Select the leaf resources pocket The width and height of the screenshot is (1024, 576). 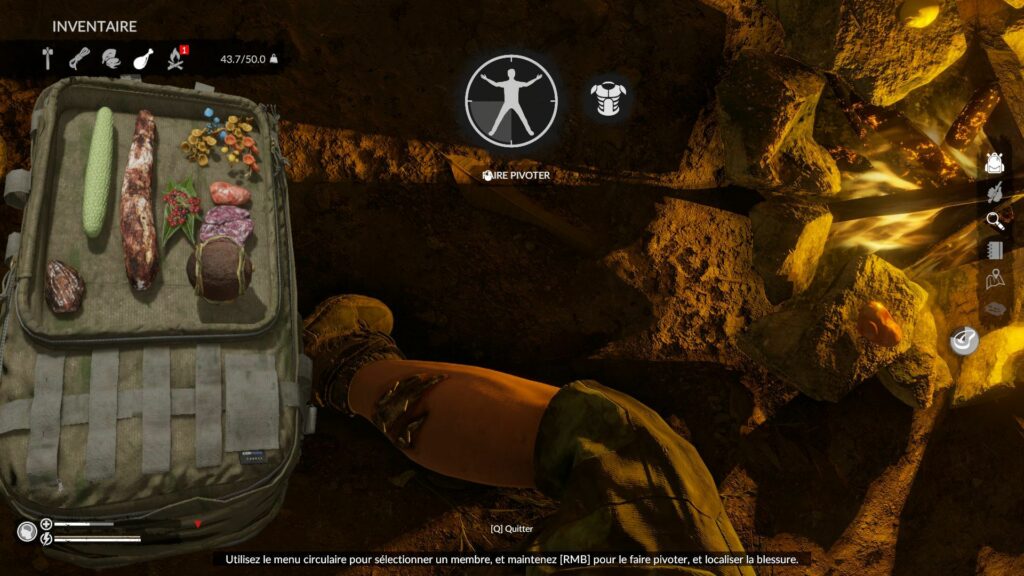(x=111, y=58)
